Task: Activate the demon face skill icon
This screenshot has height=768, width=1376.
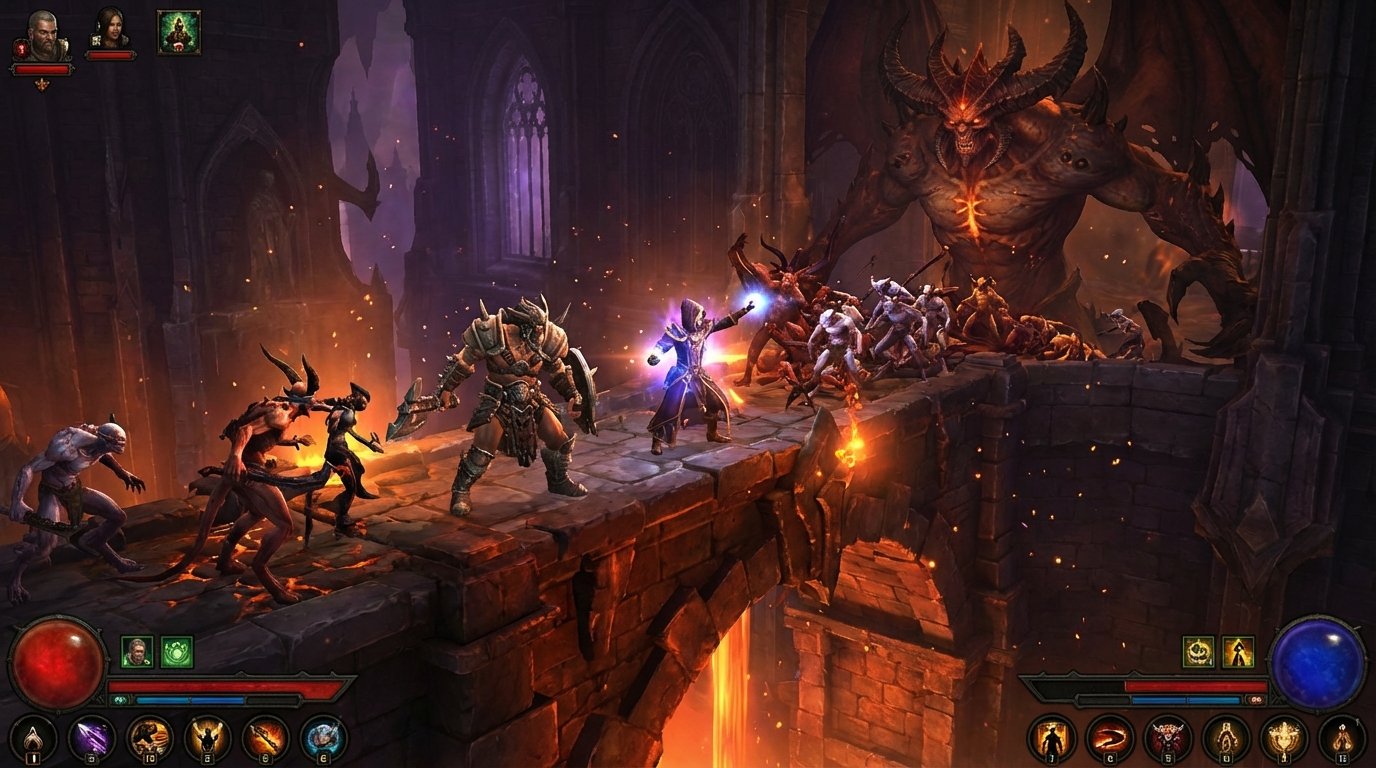Action: tap(1167, 740)
